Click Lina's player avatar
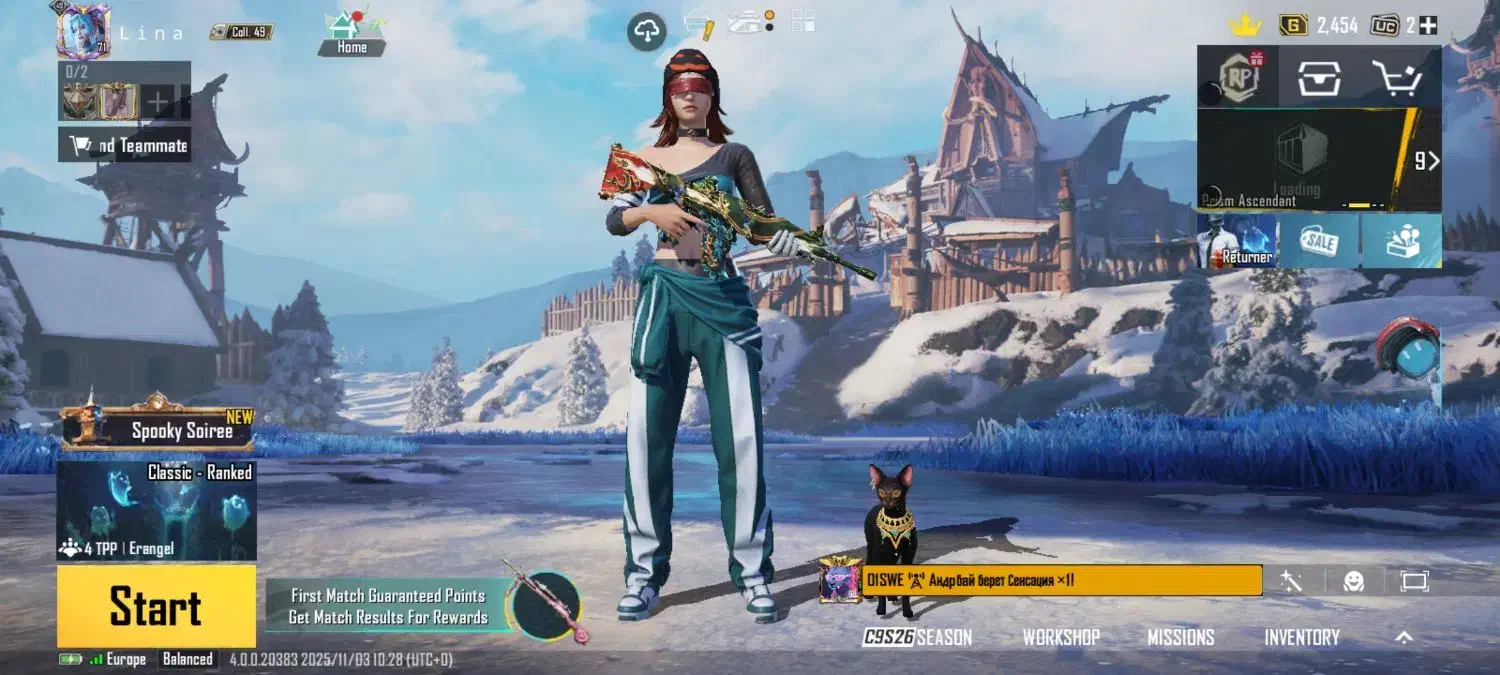 pyautogui.click(x=84, y=32)
